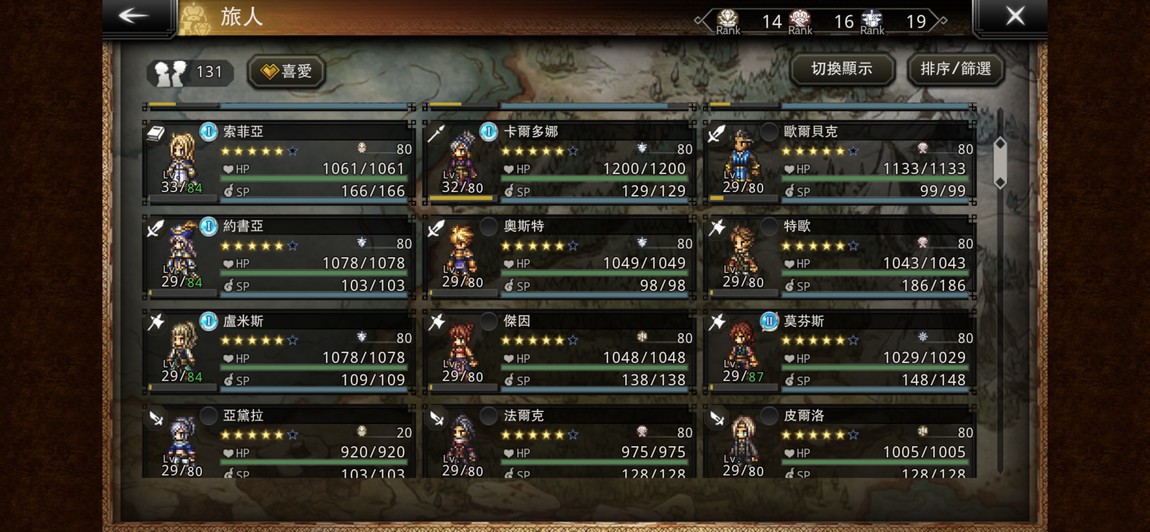The height and width of the screenshot is (532, 1150).
Task: Open 盧米斯 traveler details
Action: click(278, 350)
